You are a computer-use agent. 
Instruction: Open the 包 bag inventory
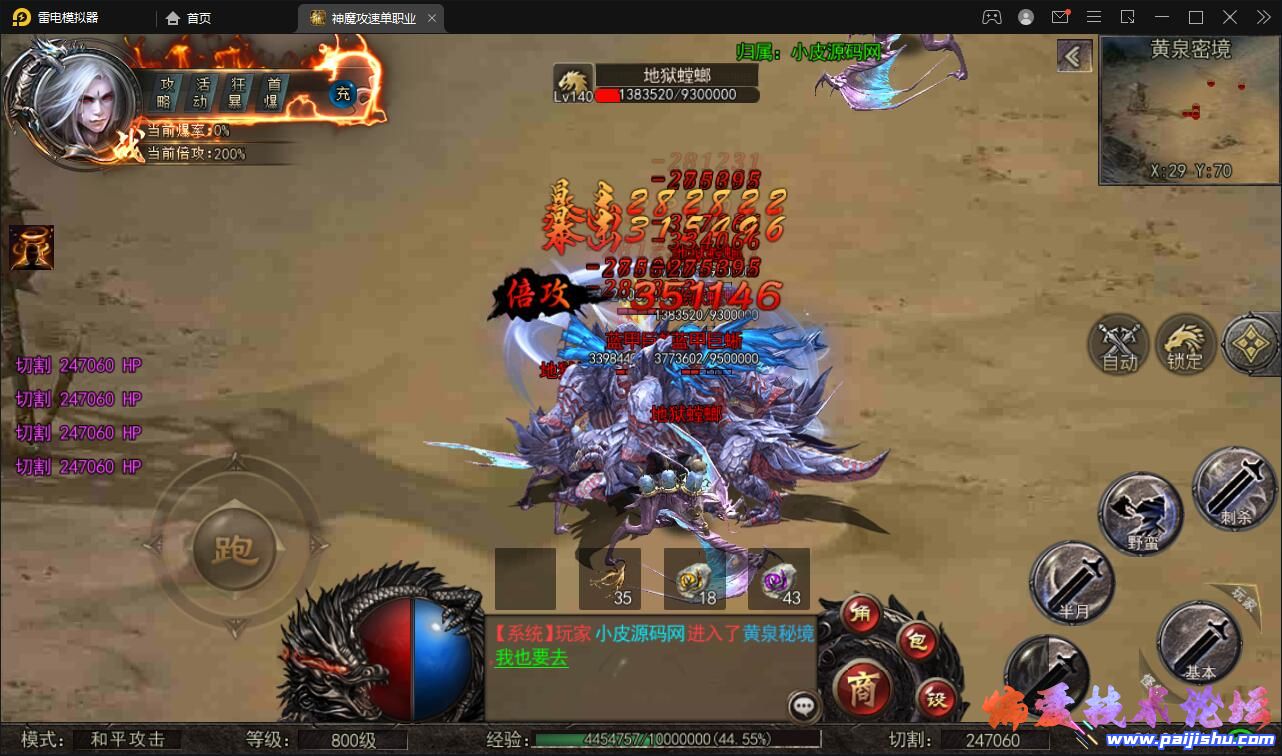pyautogui.click(x=915, y=641)
